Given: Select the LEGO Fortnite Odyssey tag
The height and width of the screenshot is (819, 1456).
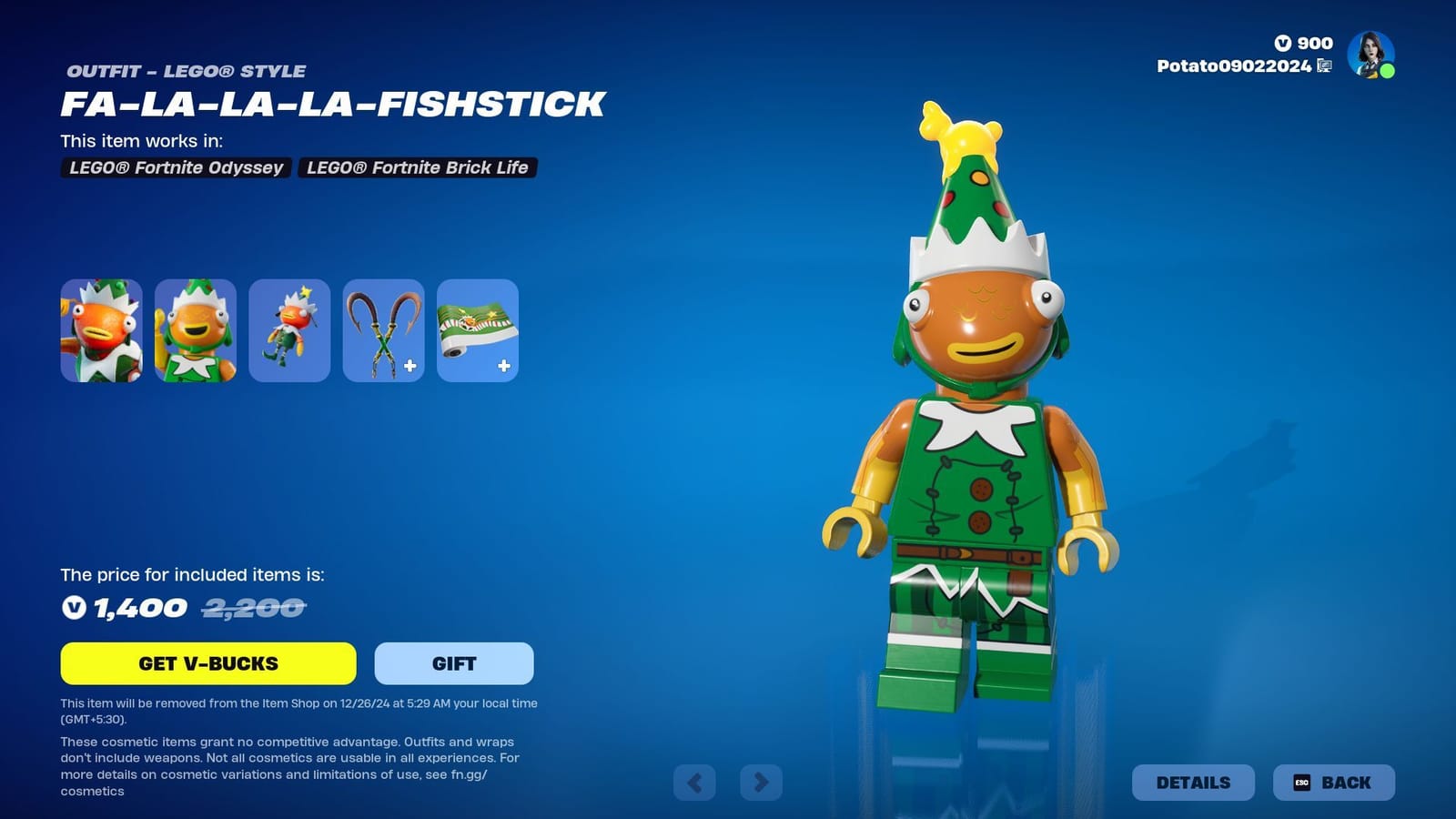Looking at the screenshot, I should click(175, 167).
